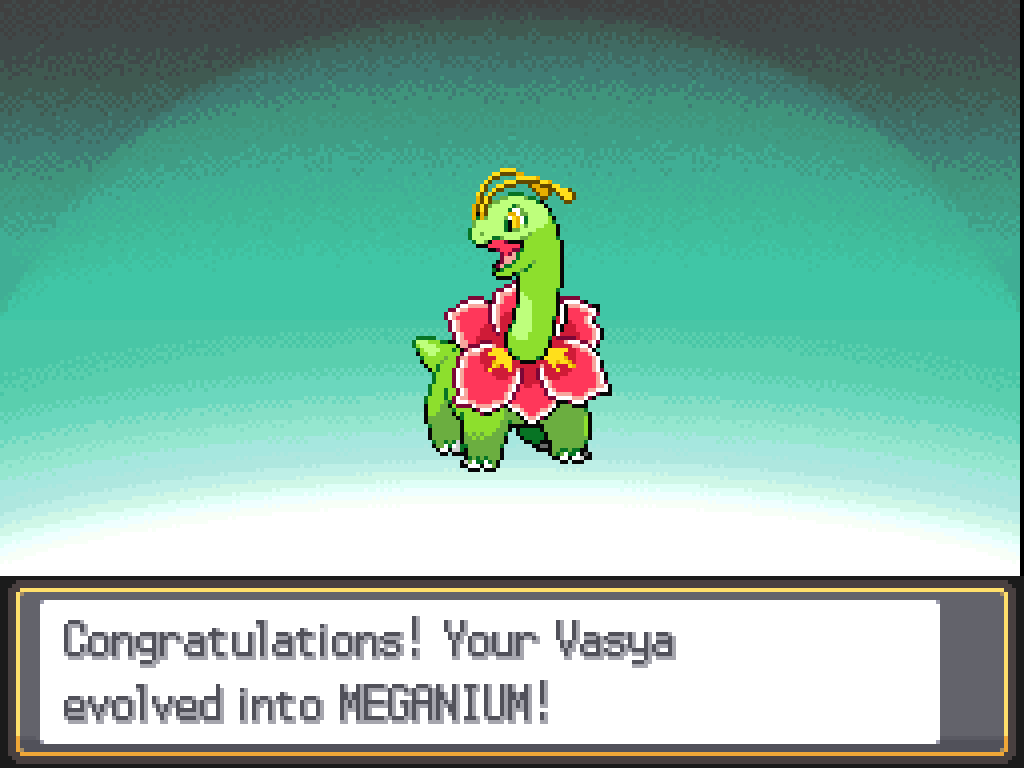Click the Congratulations evolution message box
1024x768 pixels.
[490, 672]
